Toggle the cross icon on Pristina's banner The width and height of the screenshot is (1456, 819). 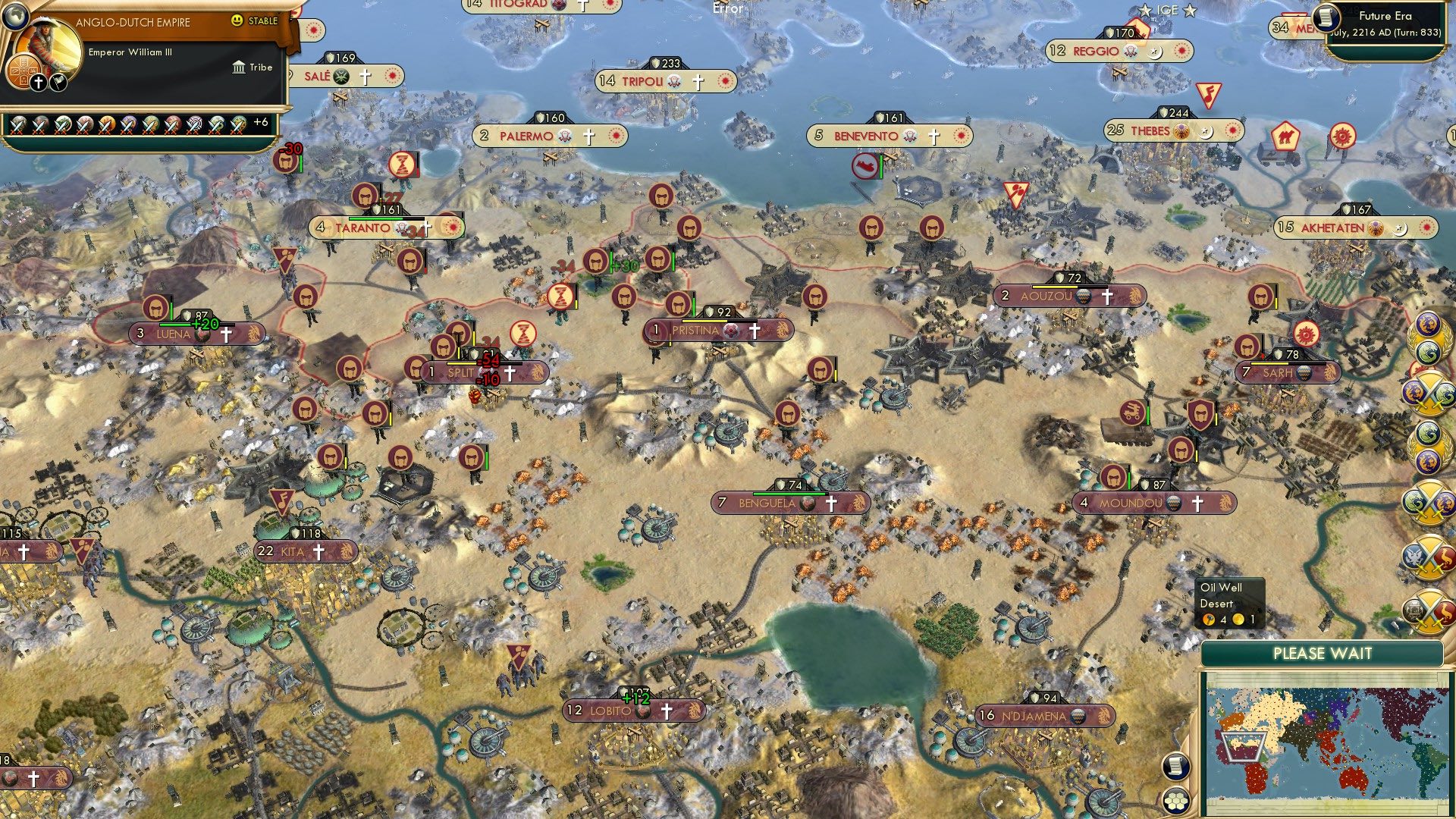755,330
